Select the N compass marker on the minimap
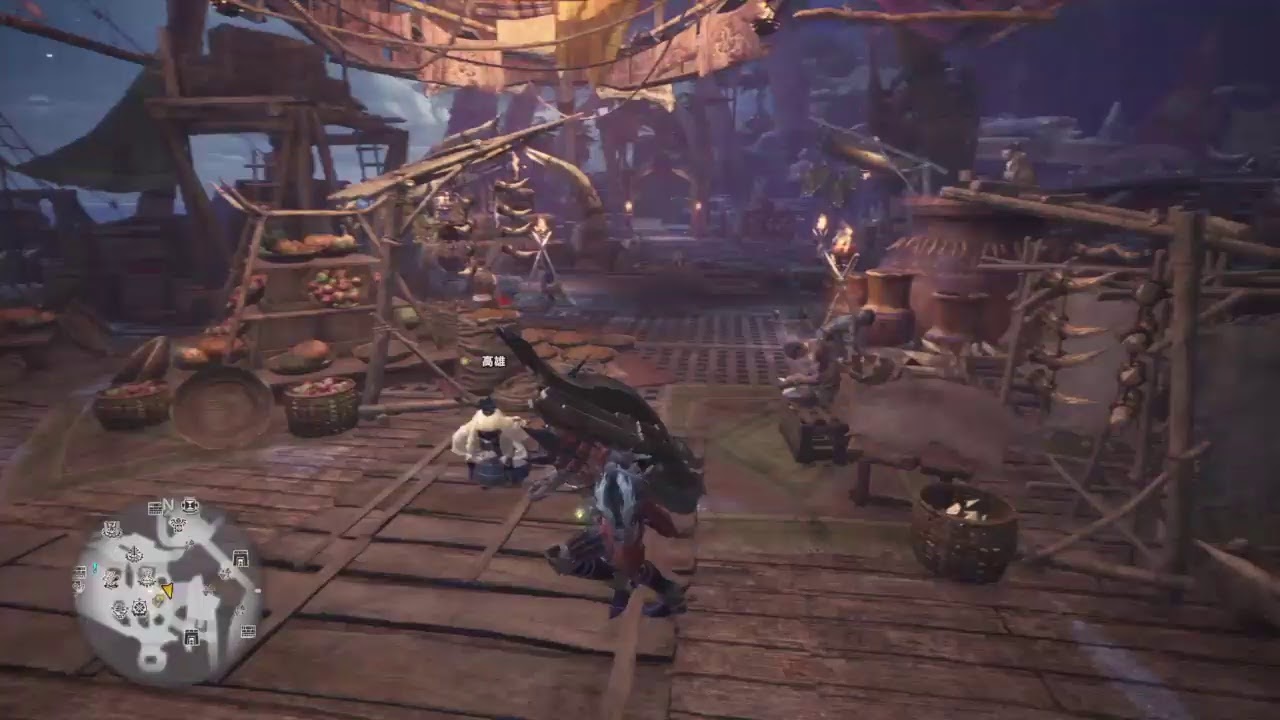1280x720 pixels. [x=168, y=504]
